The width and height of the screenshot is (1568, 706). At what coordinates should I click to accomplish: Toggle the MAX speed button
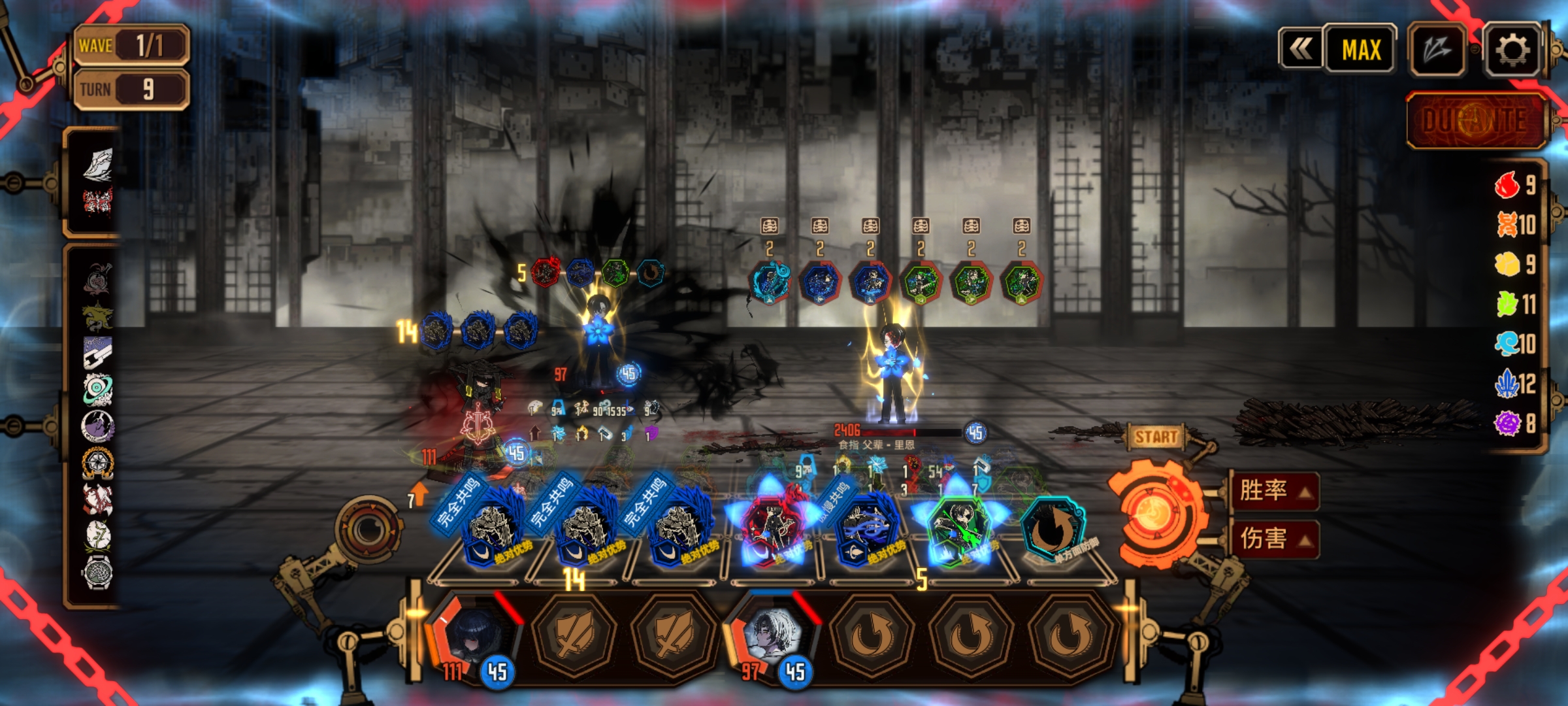click(1361, 50)
